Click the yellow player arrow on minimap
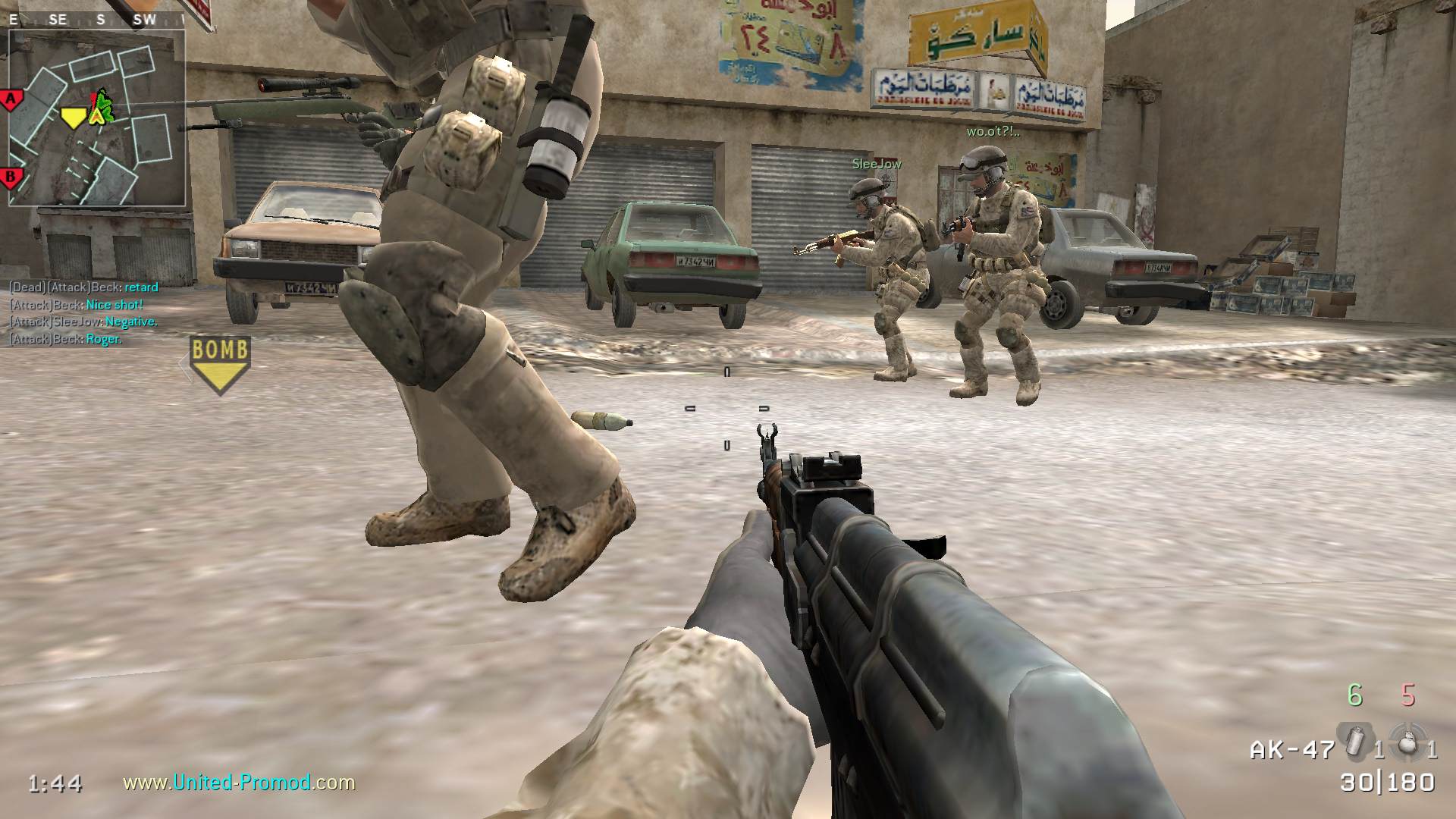This screenshot has height=819, width=1456. tap(73, 118)
